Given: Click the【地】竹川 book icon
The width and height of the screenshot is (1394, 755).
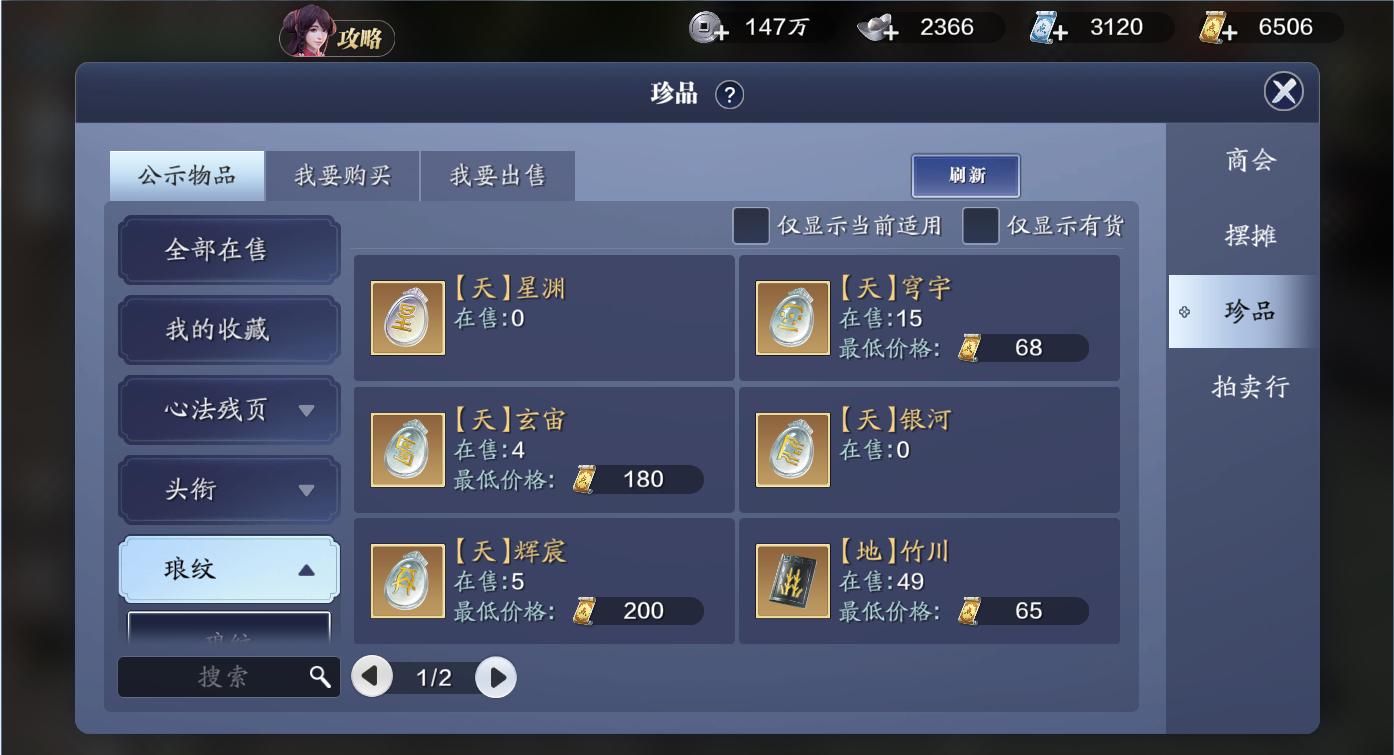Looking at the screenshot, I should pyautogui.click(x=791, y=581).
